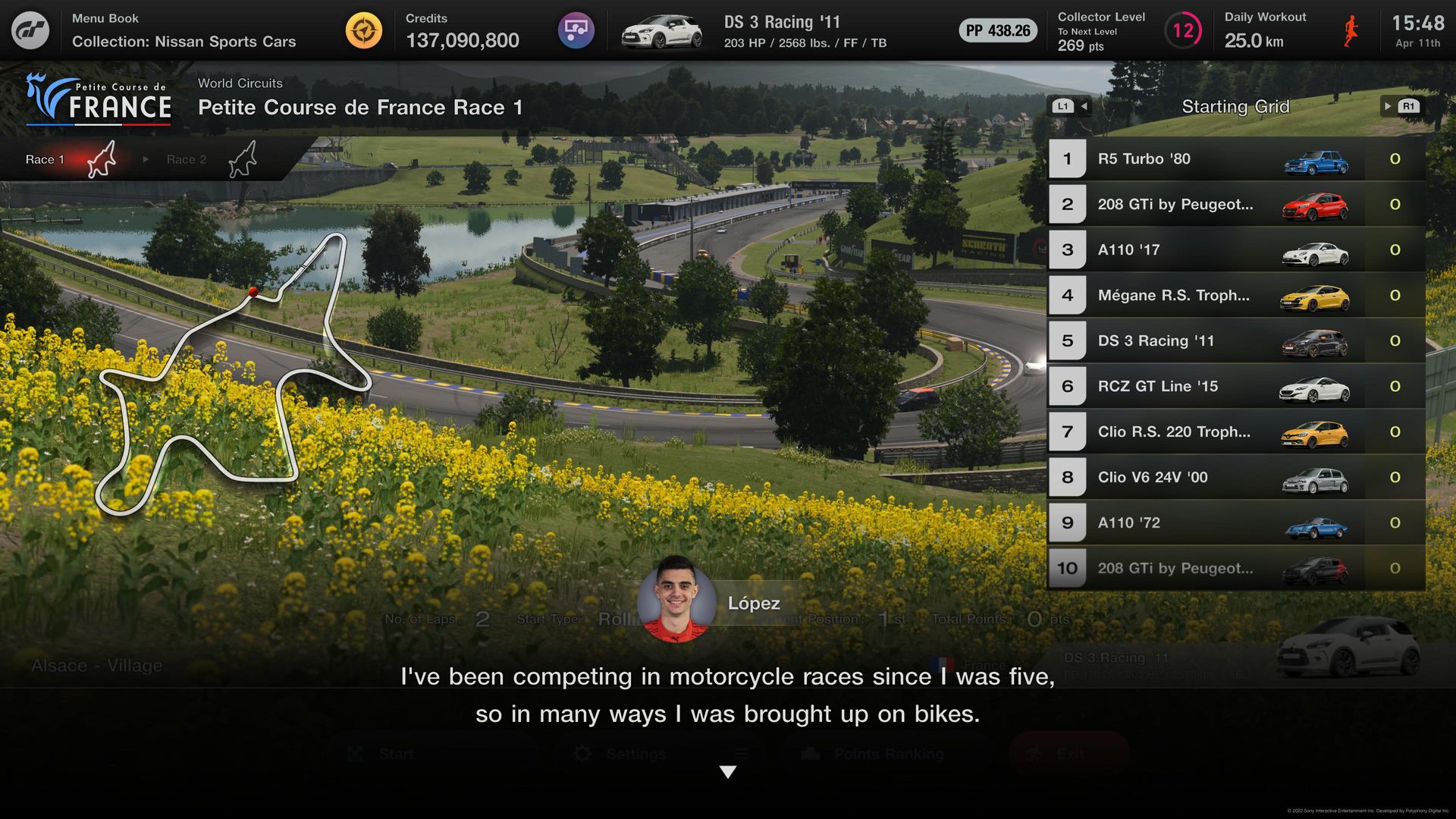1456x819 pixels.
Task: Choose the A110 '17 grid row
Action: point(1236,250)
